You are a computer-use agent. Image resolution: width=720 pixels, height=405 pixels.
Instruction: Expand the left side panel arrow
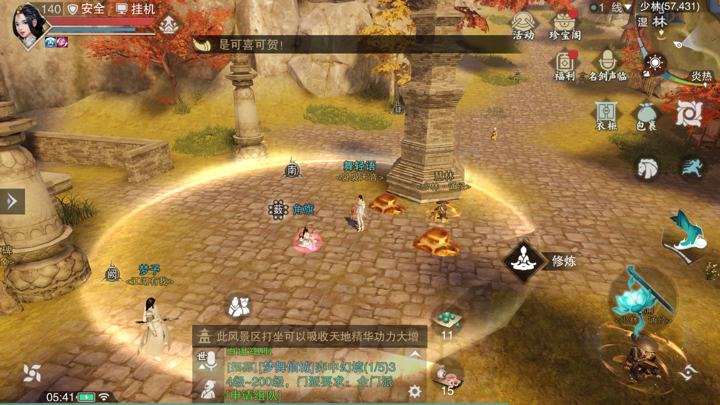click(x=11, y=200)
